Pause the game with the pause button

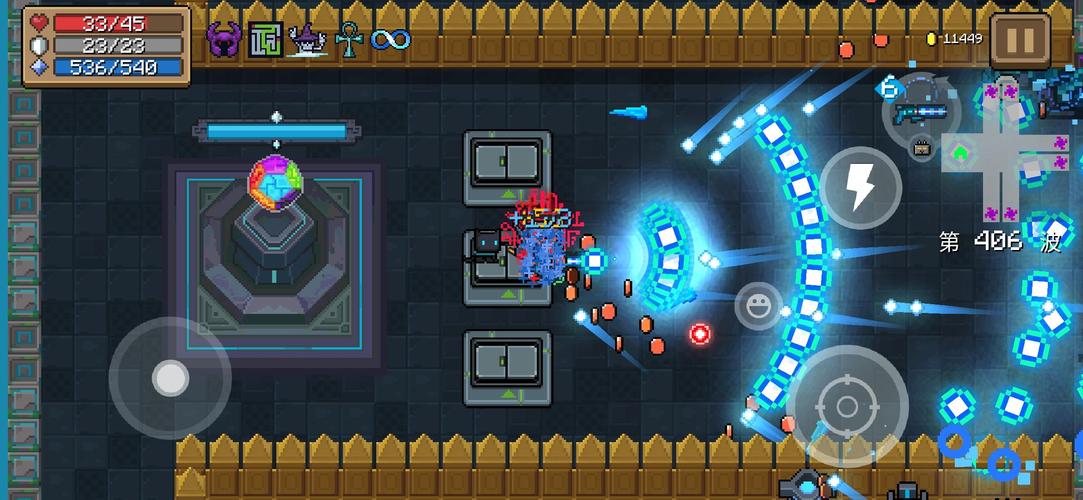pyautogui.click(x=1020, y=40)
